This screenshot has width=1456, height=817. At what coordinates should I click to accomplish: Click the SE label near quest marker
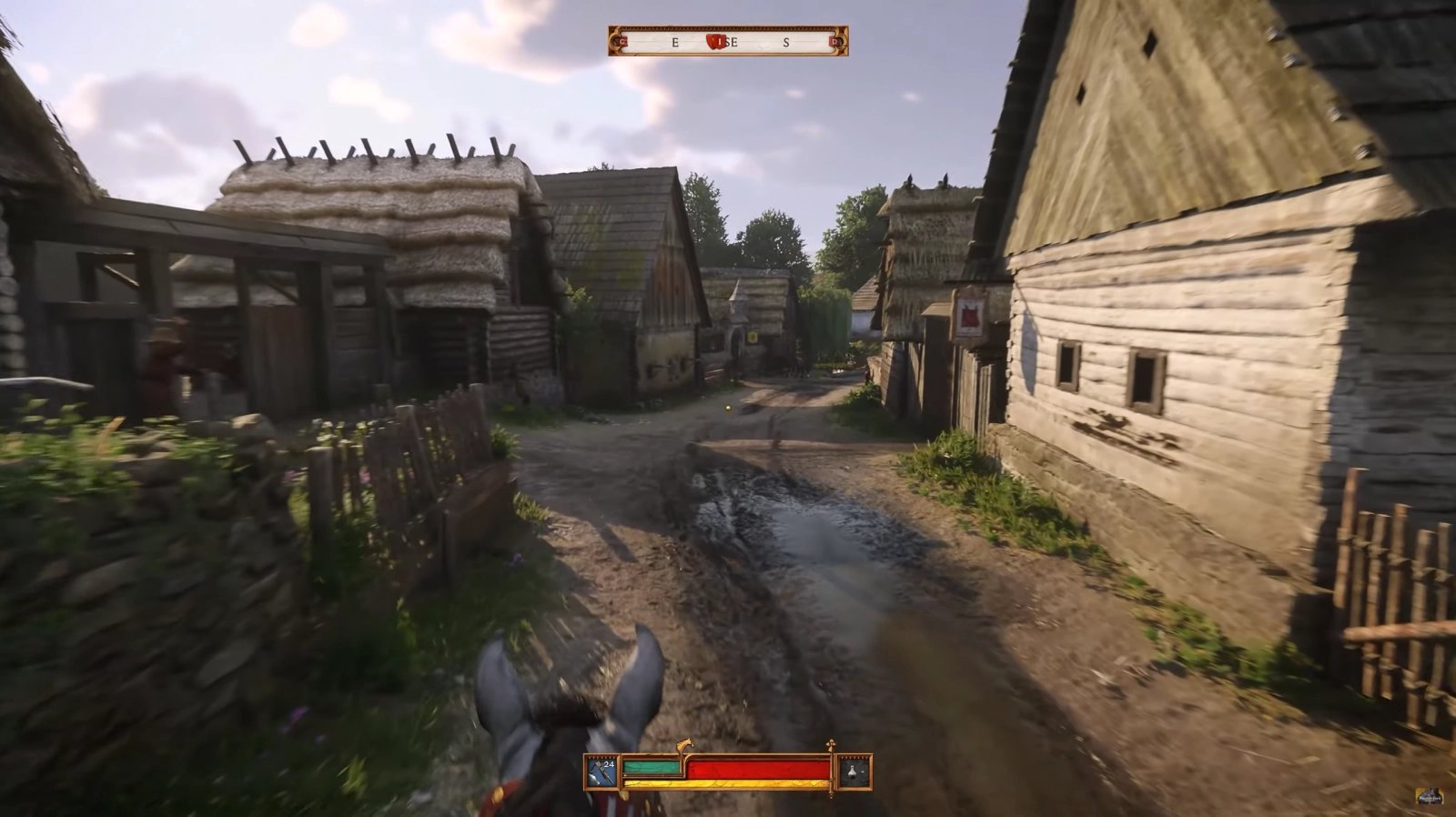coord(732,42)
